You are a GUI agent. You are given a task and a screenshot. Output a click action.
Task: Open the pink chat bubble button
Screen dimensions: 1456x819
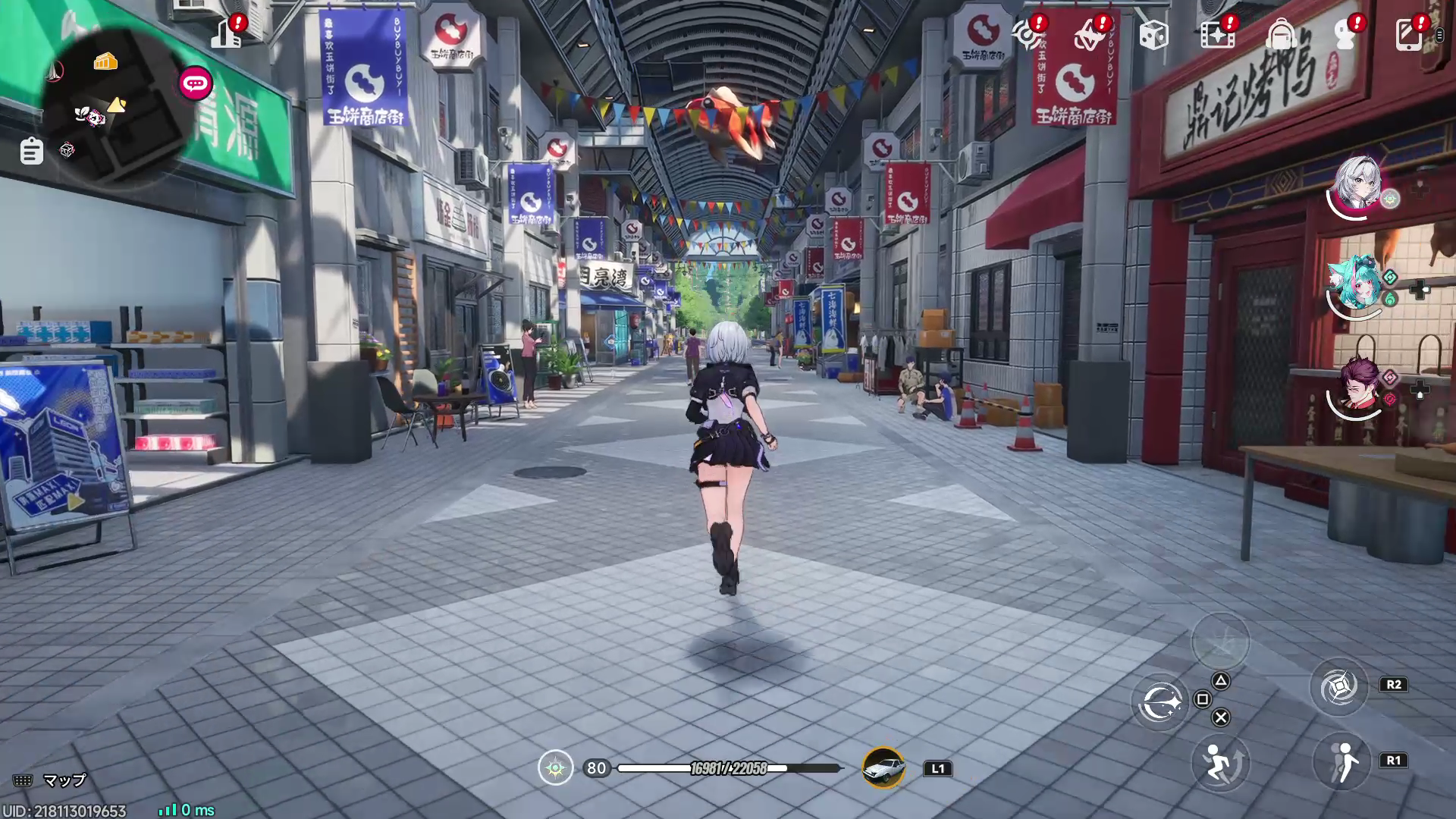click(196, 83)
